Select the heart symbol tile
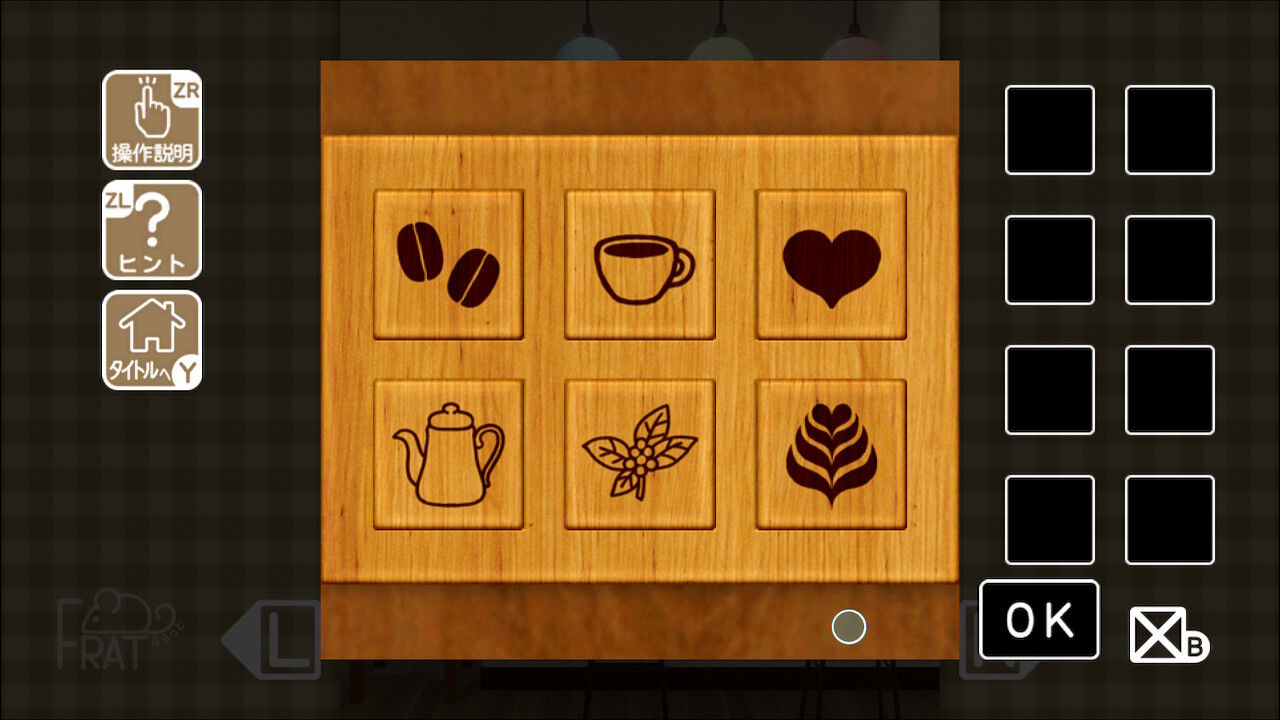Viewport: 1280px width, 720px height. click(x=830, y=264)
